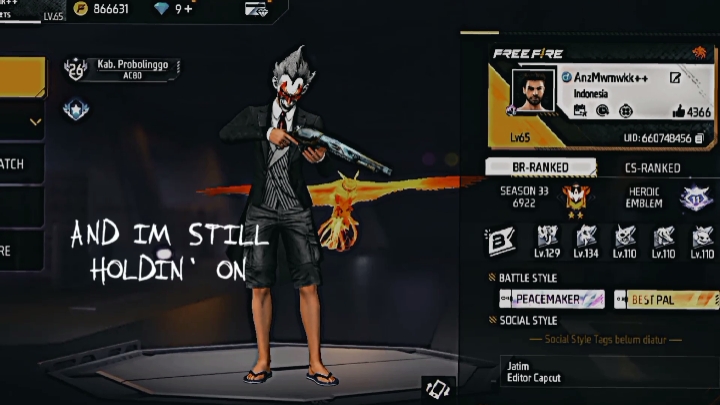This screenshot has width=720, height=405.
Task: Open the Heroic emblem badge
Action: pos(696,198)
